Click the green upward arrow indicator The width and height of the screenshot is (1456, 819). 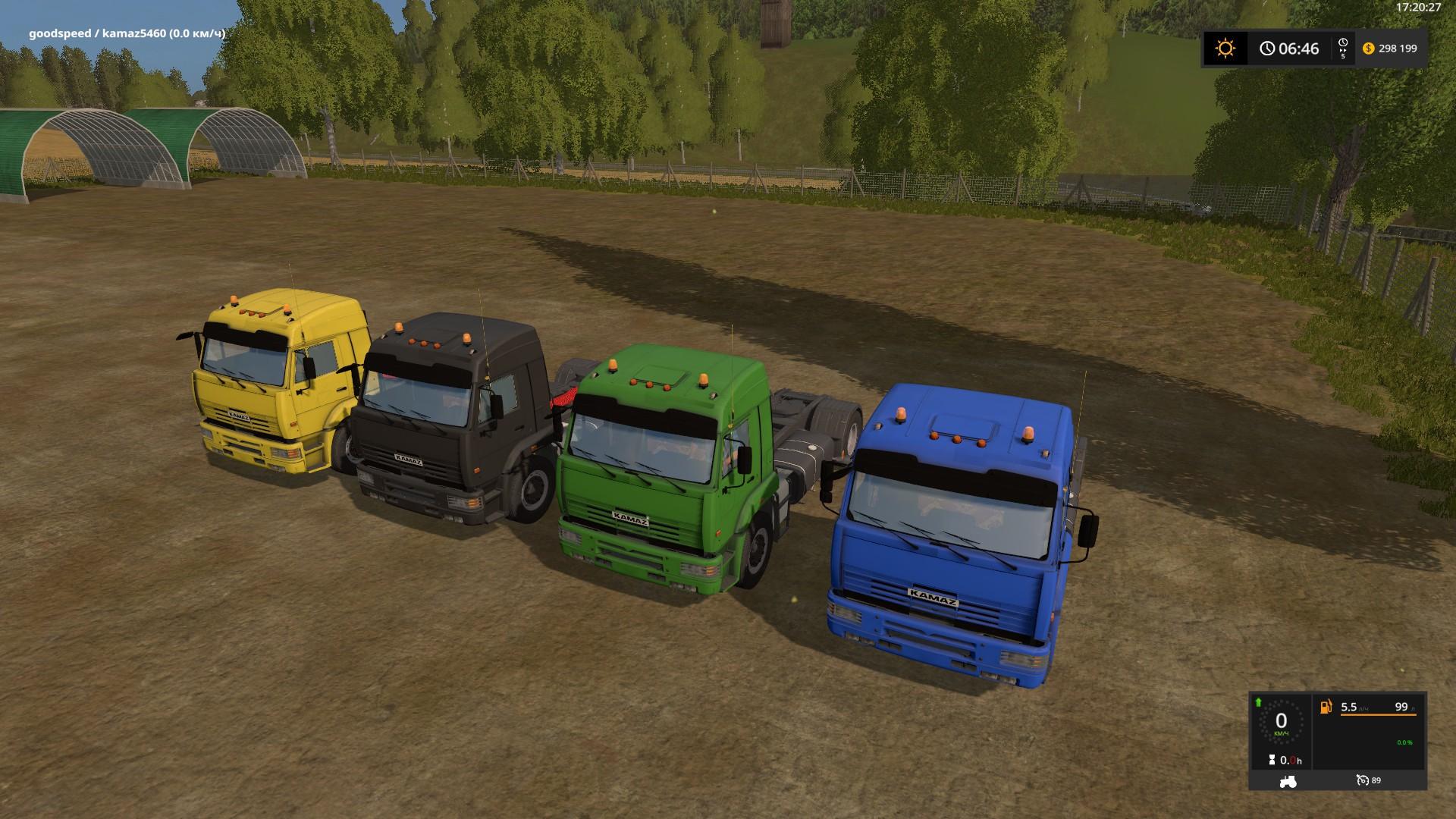tap(1259, 701)
